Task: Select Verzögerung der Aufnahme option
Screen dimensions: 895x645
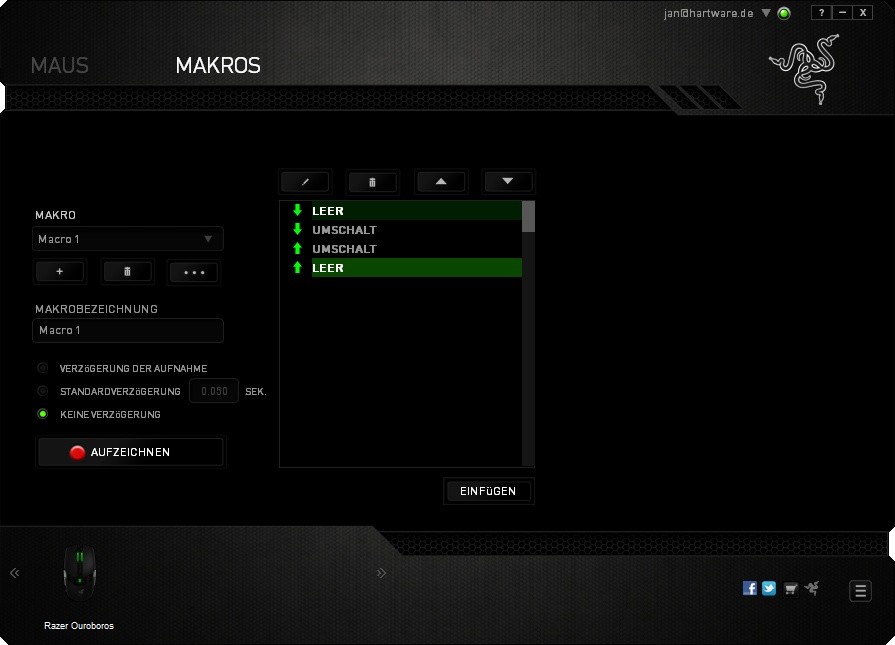Action: tap(43, 368)
